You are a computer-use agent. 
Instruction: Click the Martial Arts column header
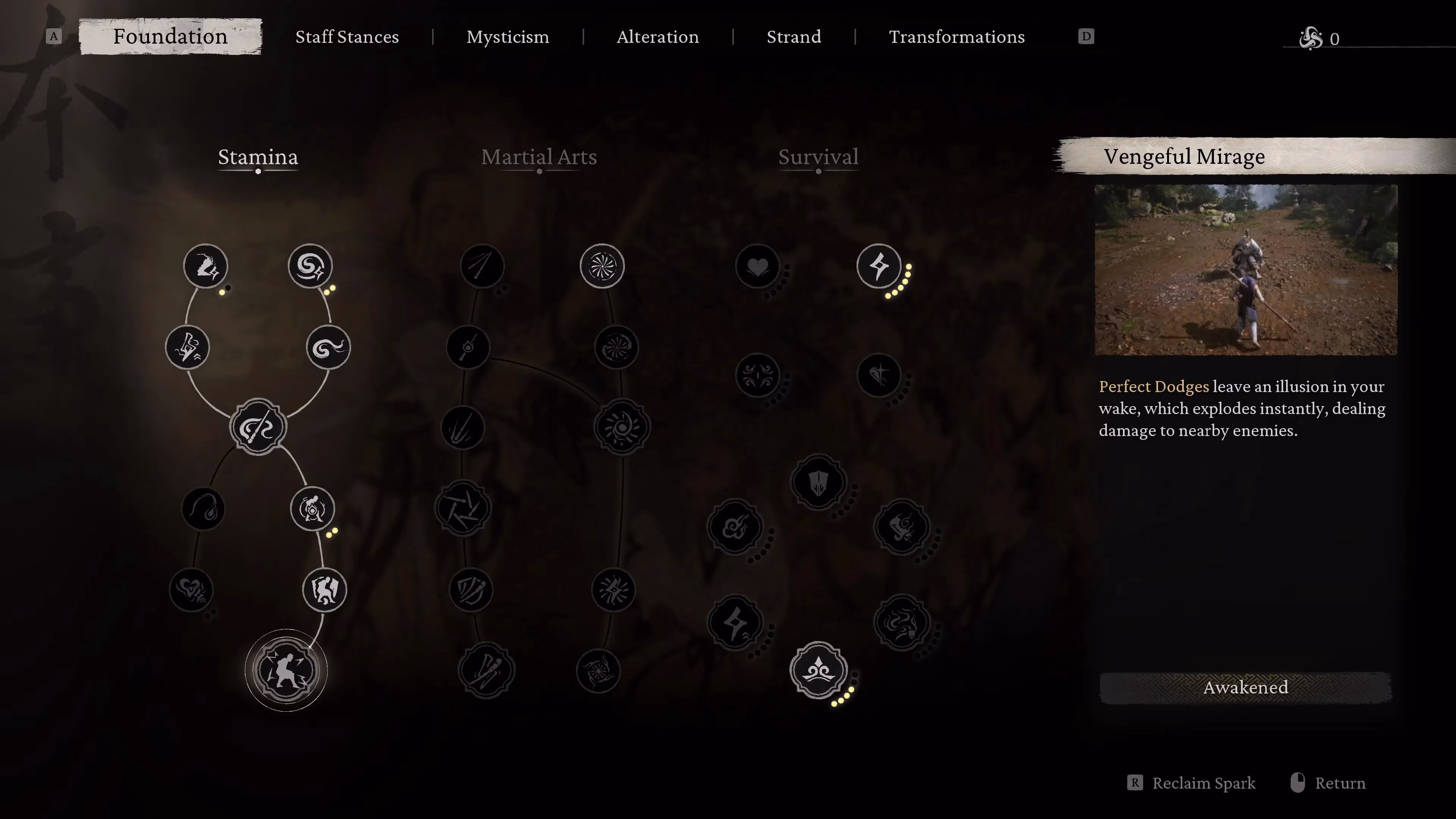click(x=539, y=157)
